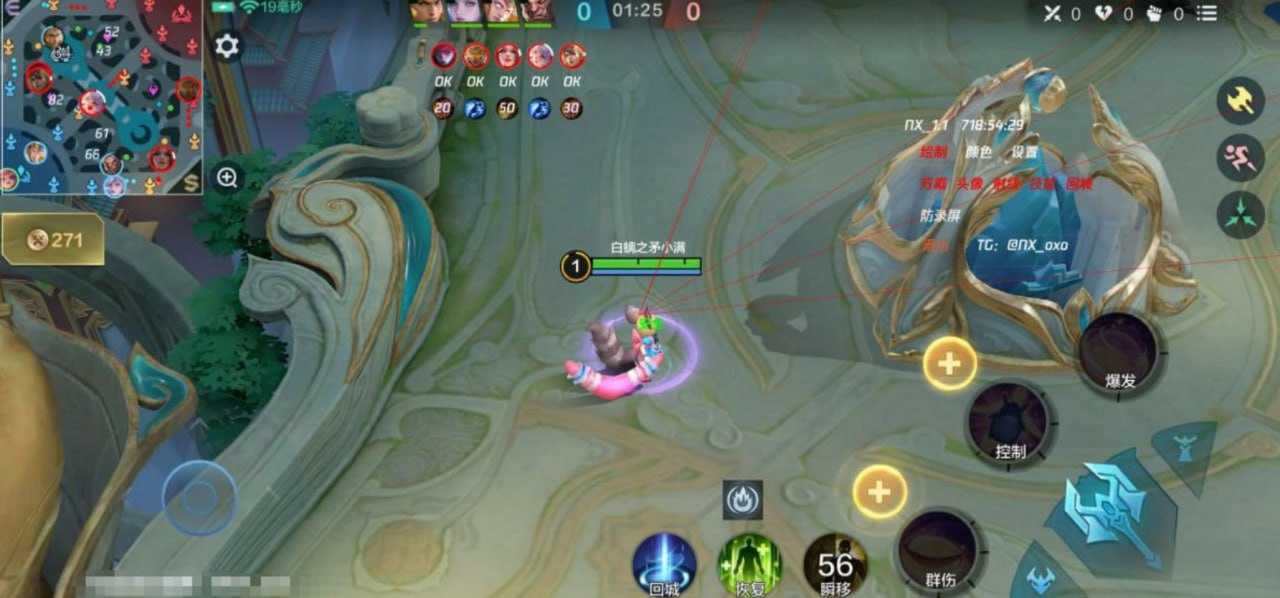Open the scoreboard list icon

[1207, 14]
